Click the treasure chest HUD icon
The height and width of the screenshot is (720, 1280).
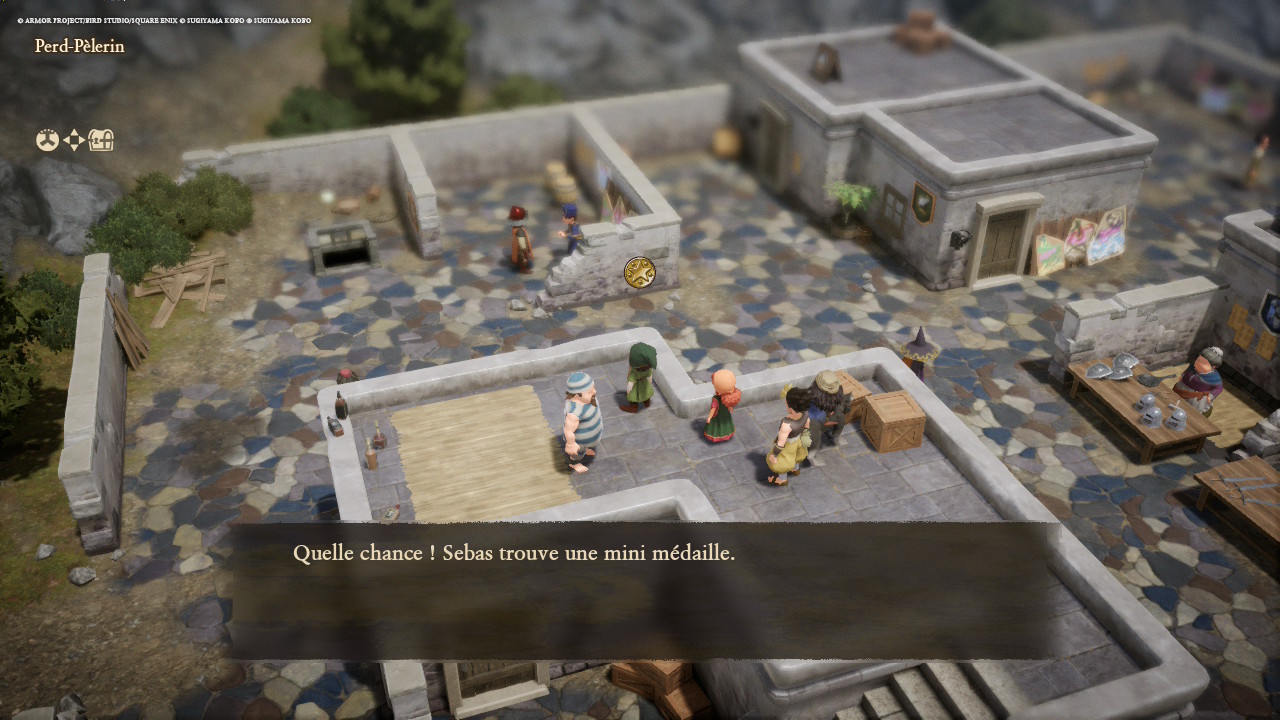point(101,140)
